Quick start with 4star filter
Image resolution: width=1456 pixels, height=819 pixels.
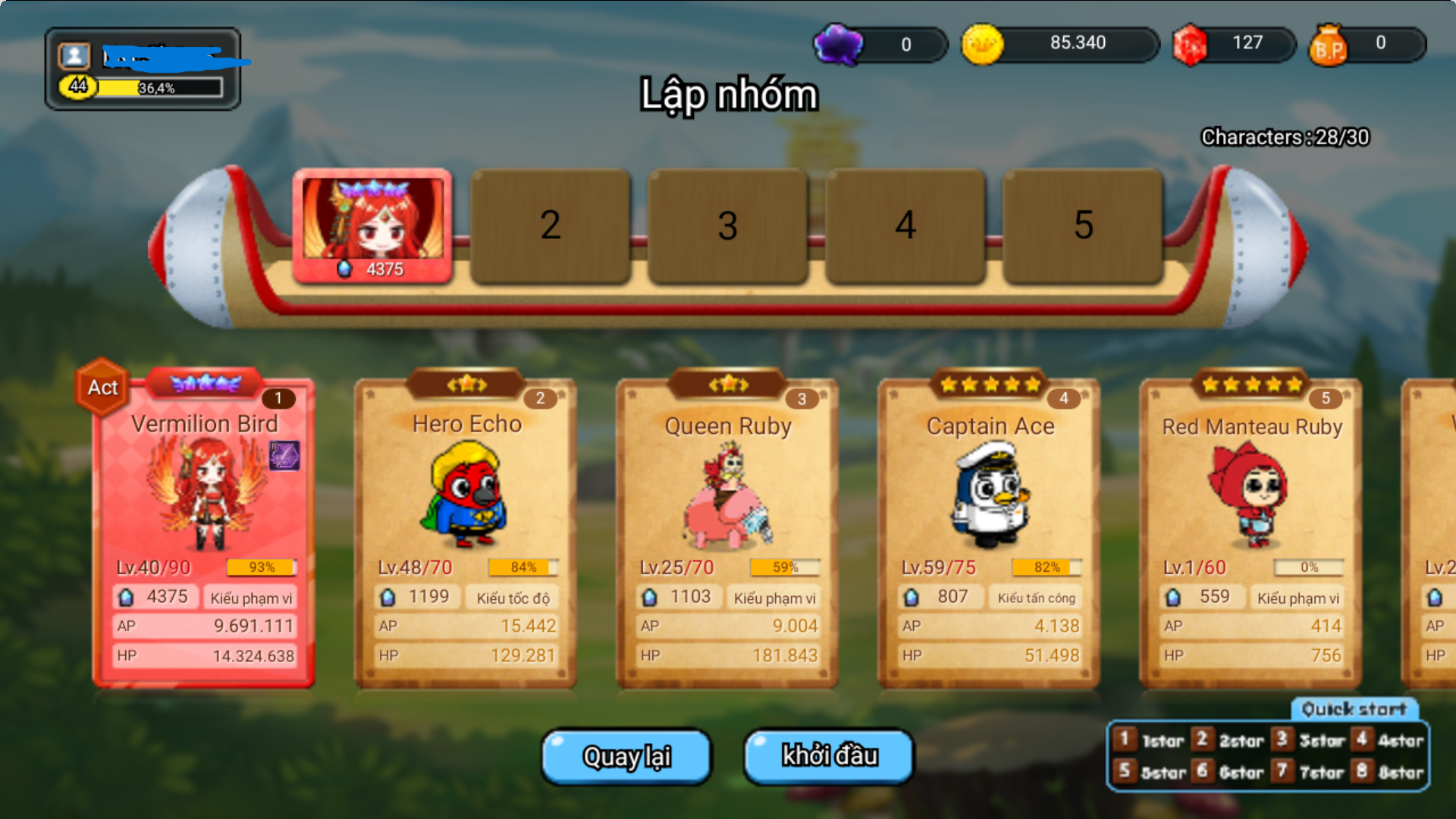pos(1389,740)
